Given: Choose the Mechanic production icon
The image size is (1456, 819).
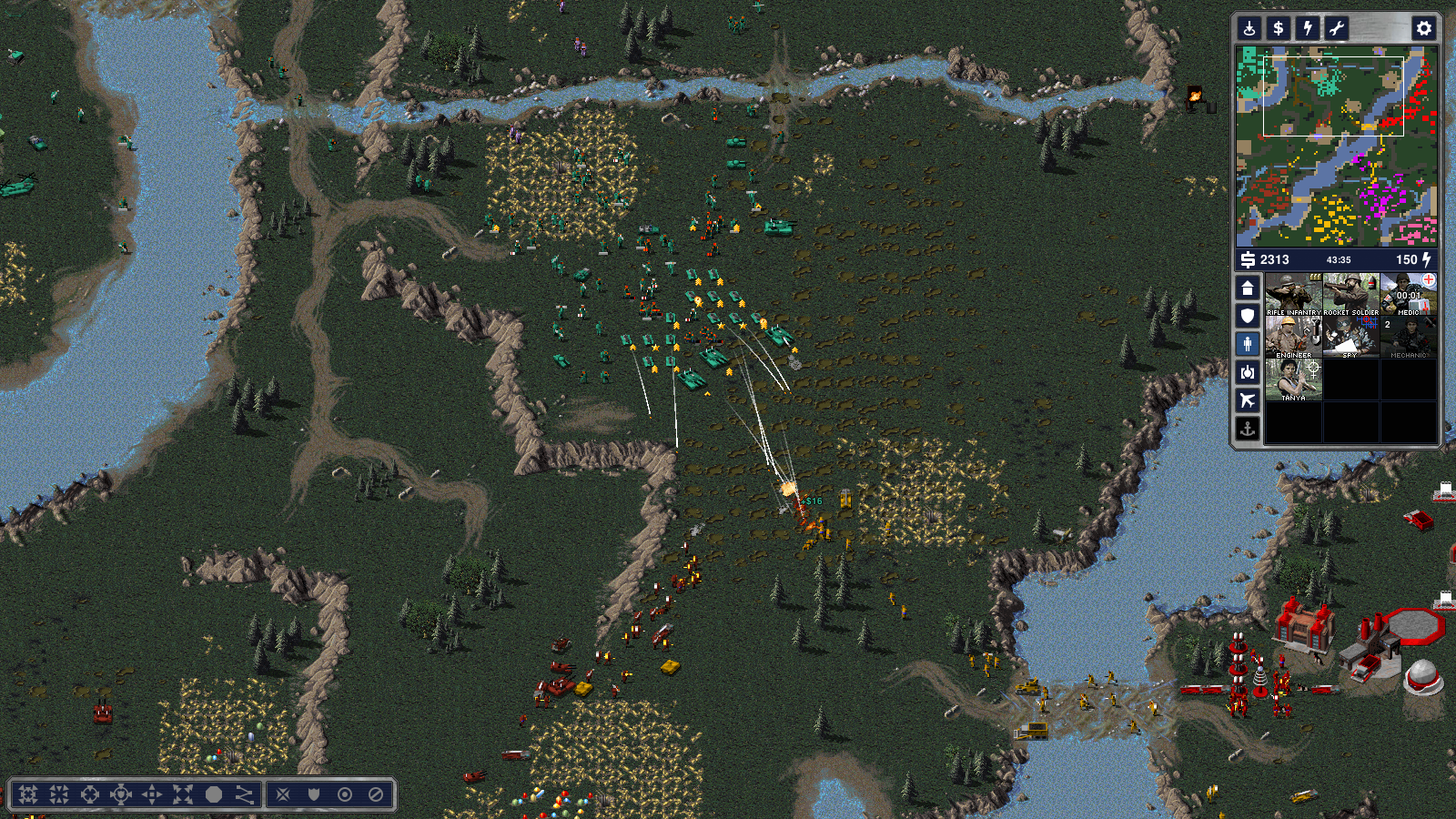Looking at the screenshot, I should click(1408, 338).
